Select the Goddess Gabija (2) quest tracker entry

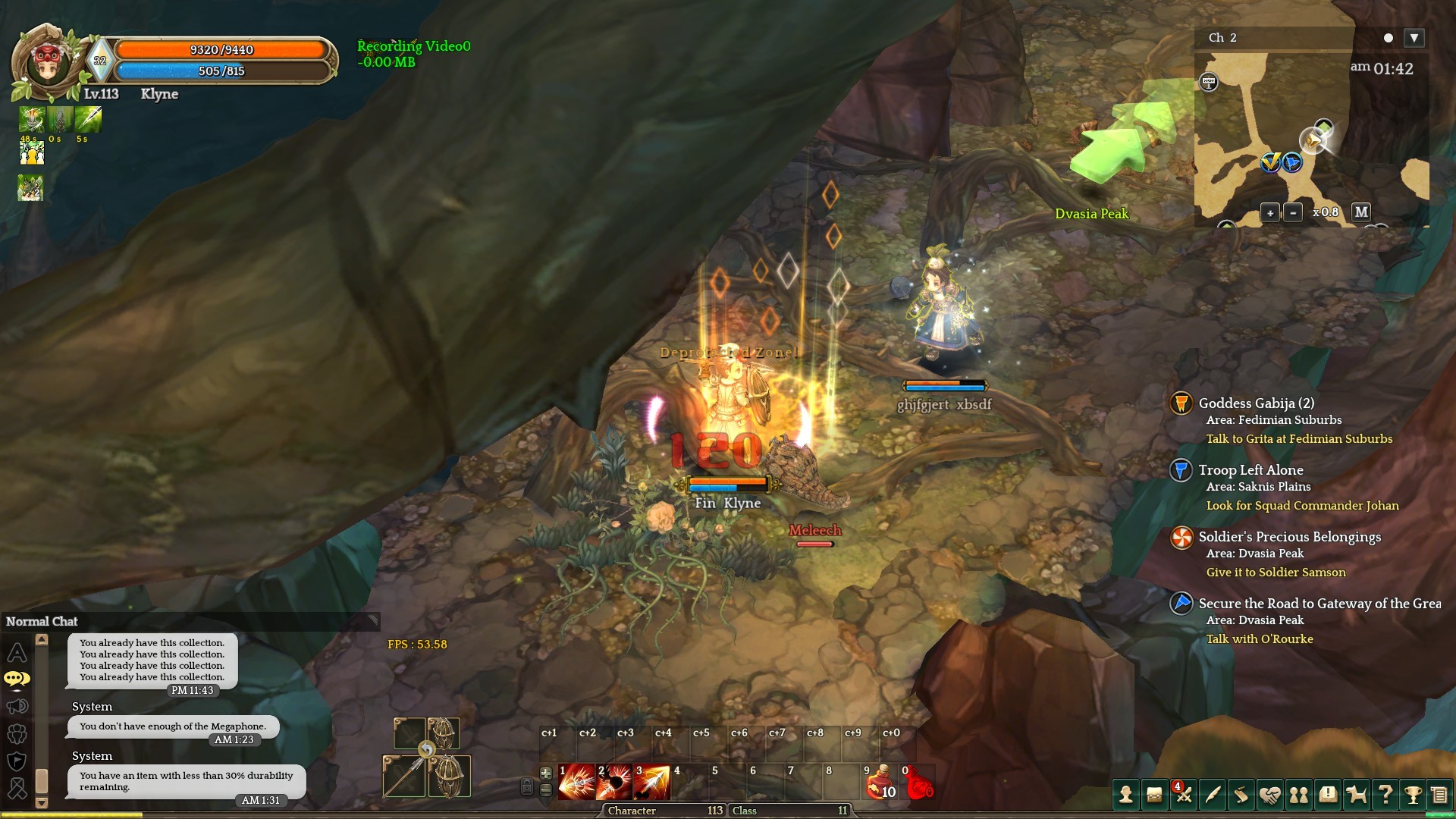(1256, 403)
